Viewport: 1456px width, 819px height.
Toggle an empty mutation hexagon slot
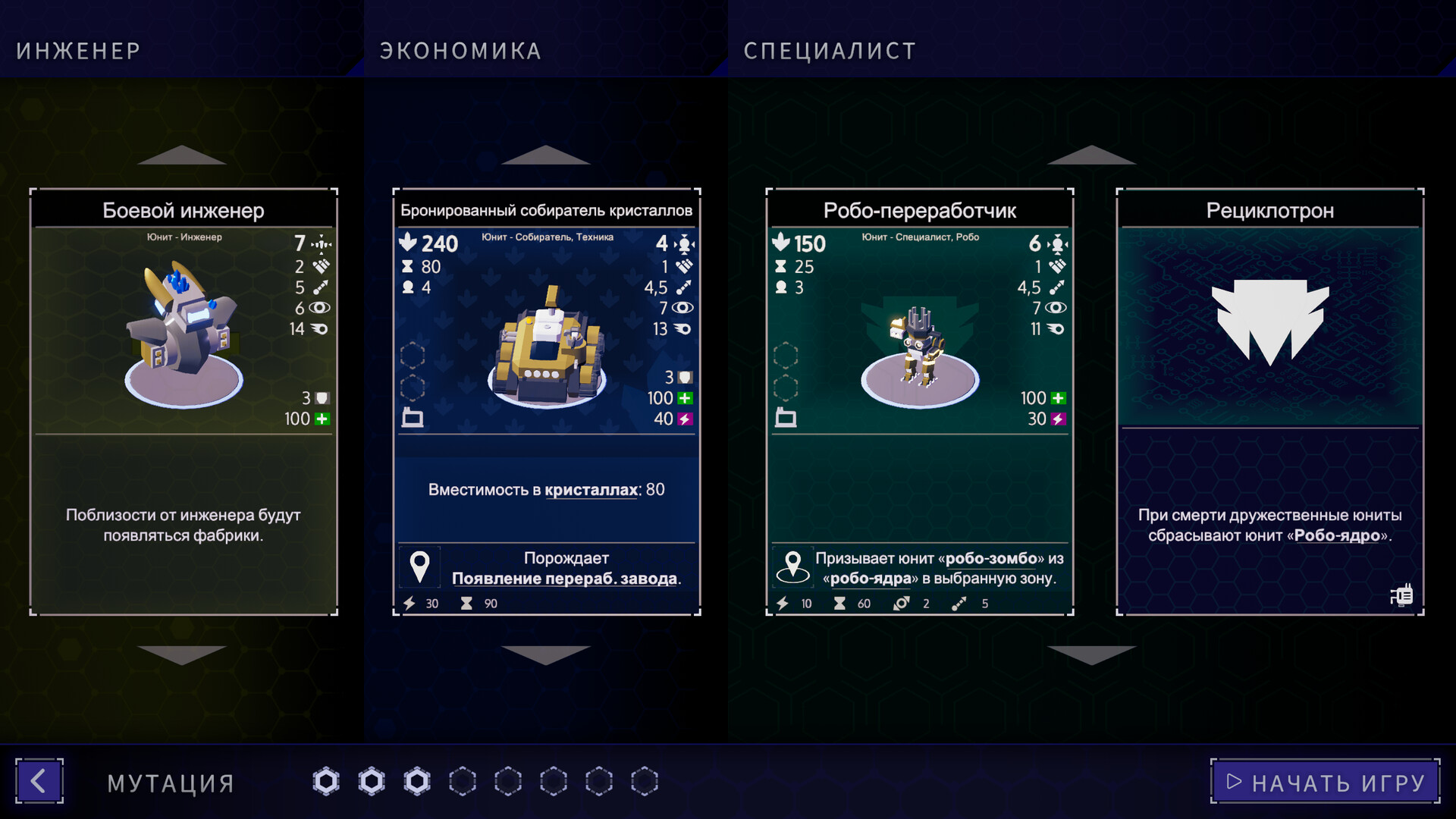tap(461, 780)
